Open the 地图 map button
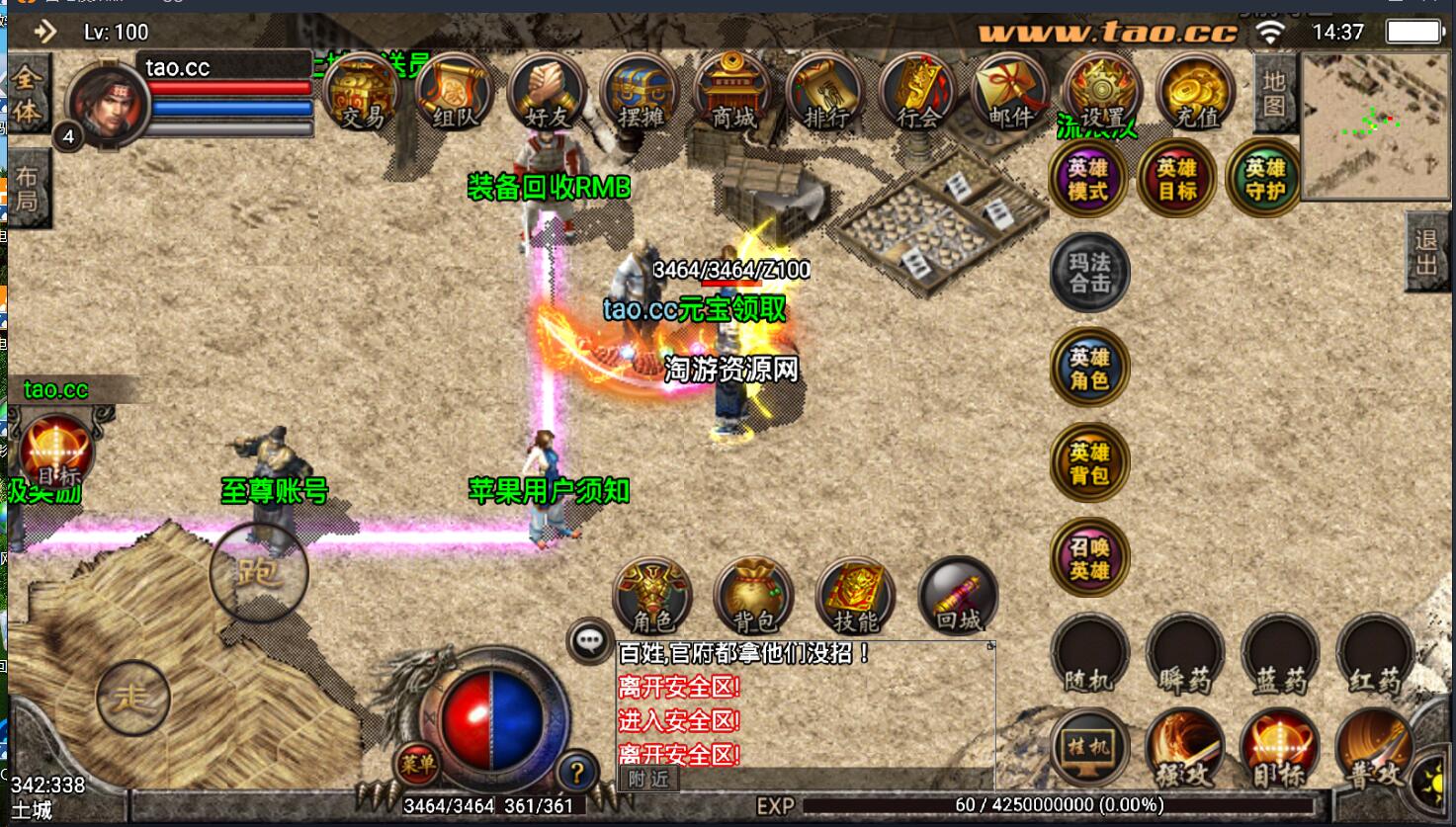 pyautogui.click(x=1274, y=94)
